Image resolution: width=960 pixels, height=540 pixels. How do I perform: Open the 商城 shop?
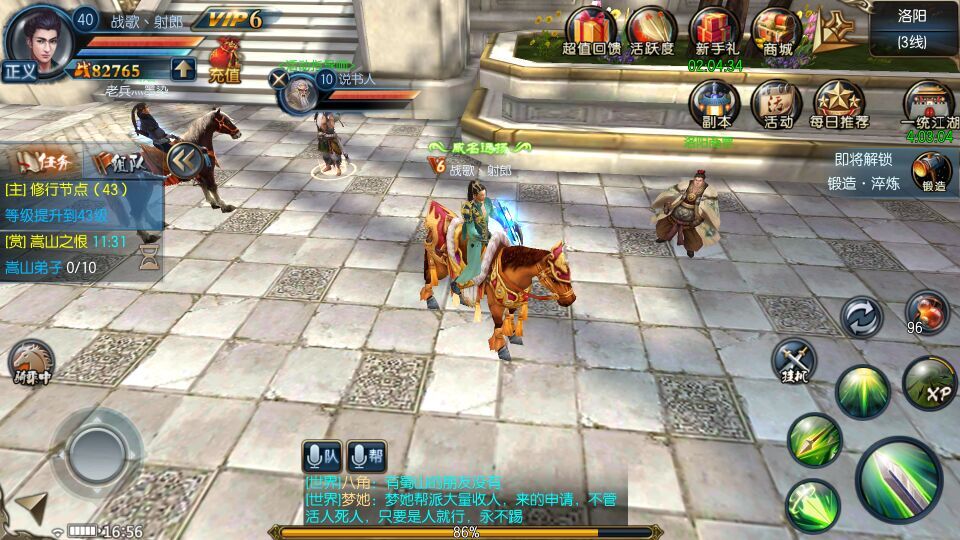coord(777,31)
